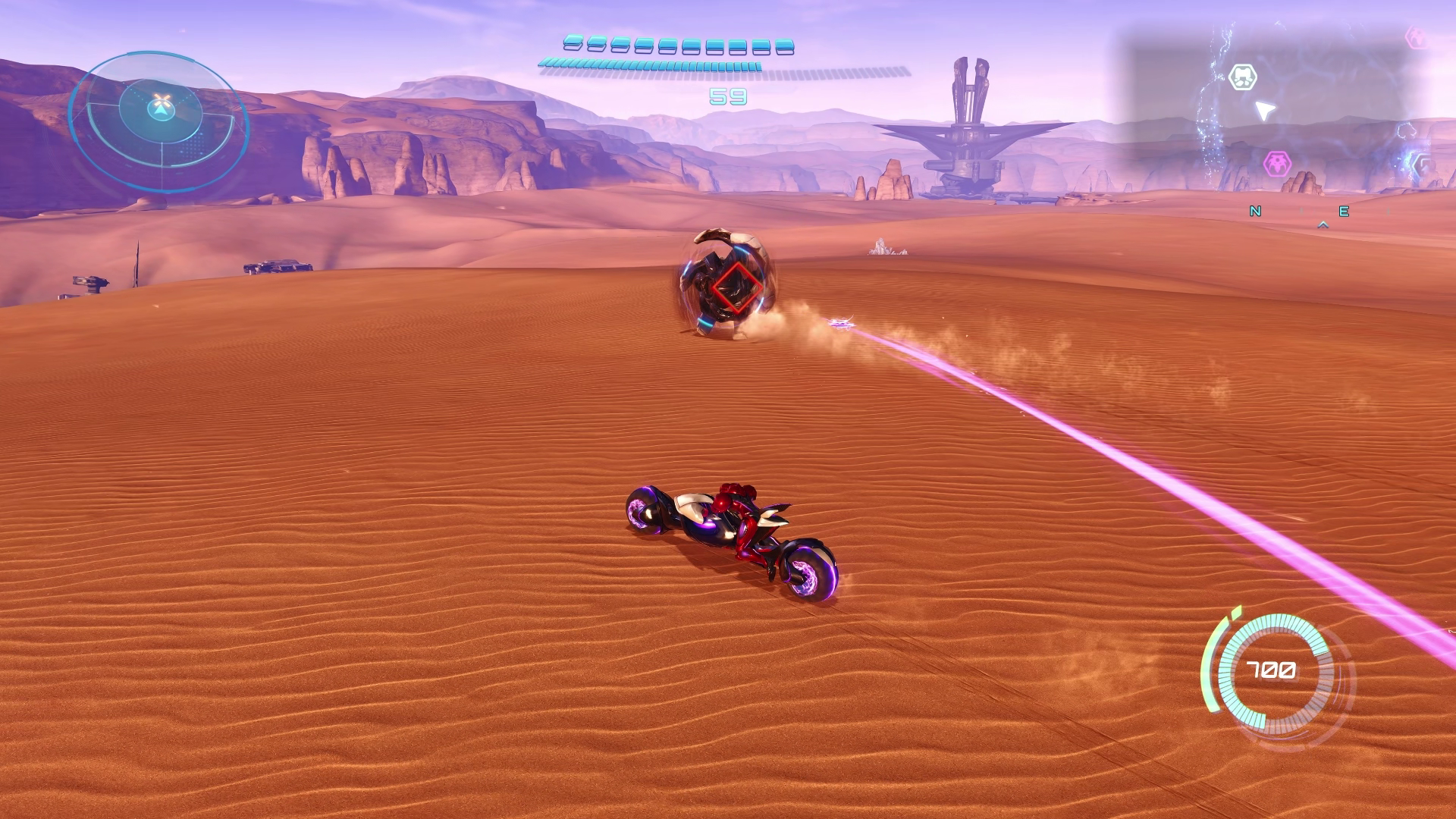Click the white player arrow on minimap
This screenshot has width=1456, height=819.
[x=1263, y=111]
